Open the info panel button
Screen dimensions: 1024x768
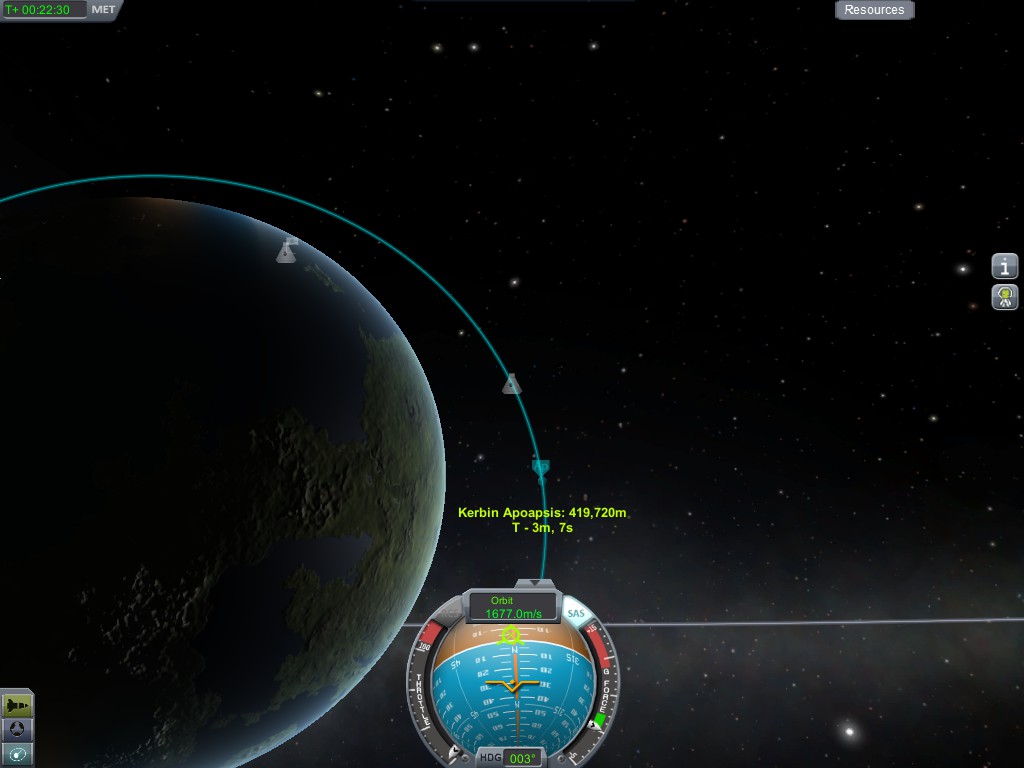pos(1005,266)
